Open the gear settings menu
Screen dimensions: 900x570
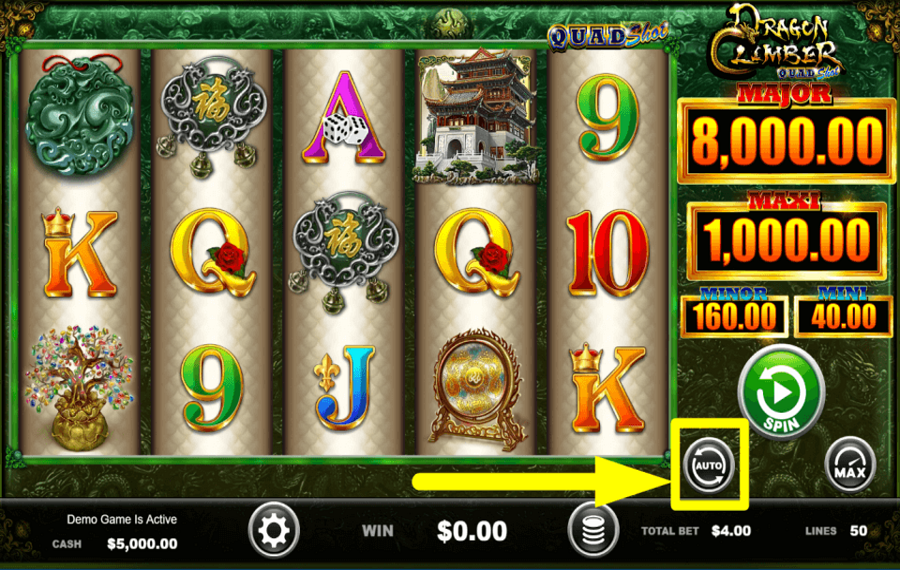point(274,529)
